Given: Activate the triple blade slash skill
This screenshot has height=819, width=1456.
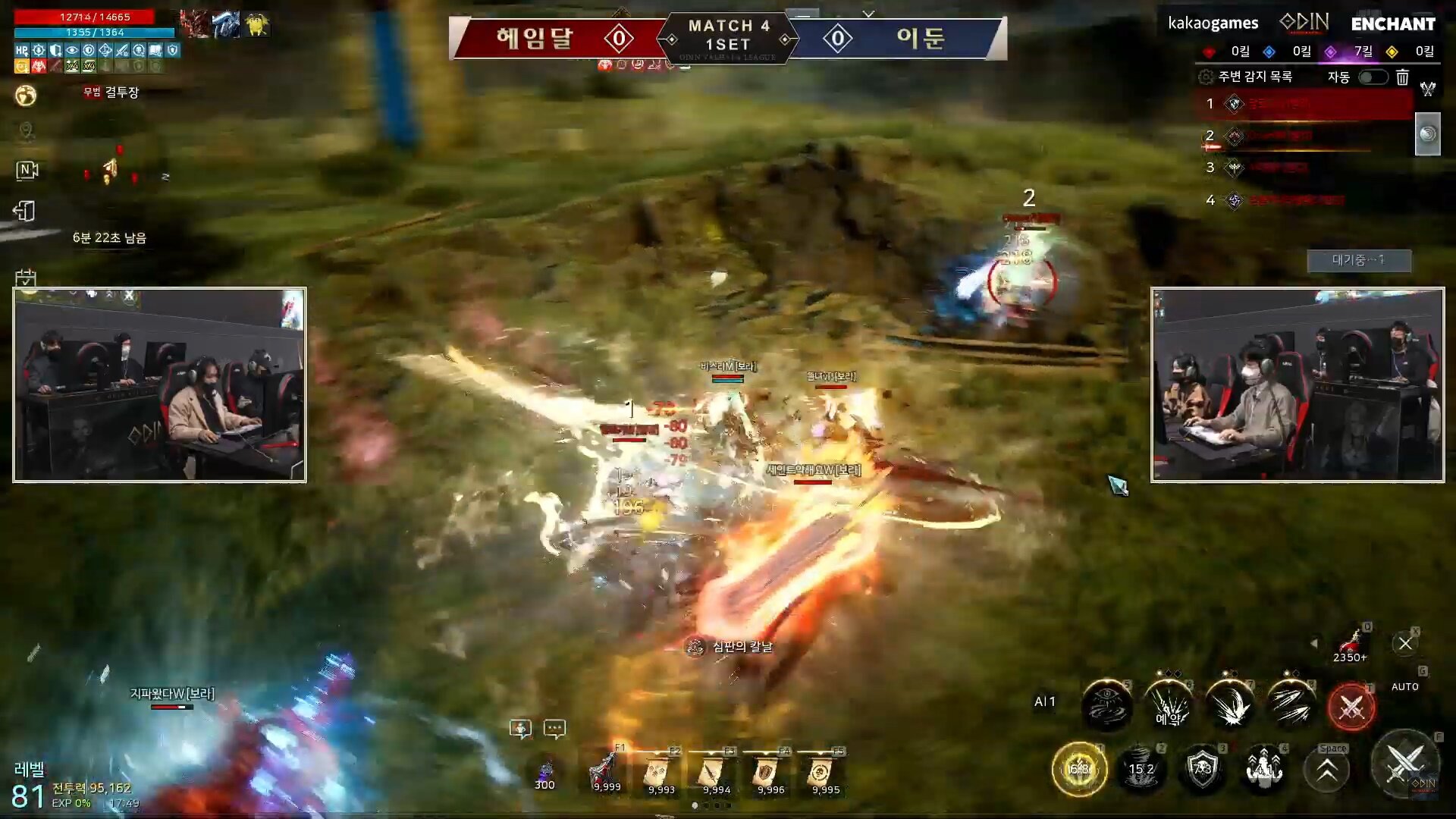Looking at the screenshot, I should (1291, 705).
